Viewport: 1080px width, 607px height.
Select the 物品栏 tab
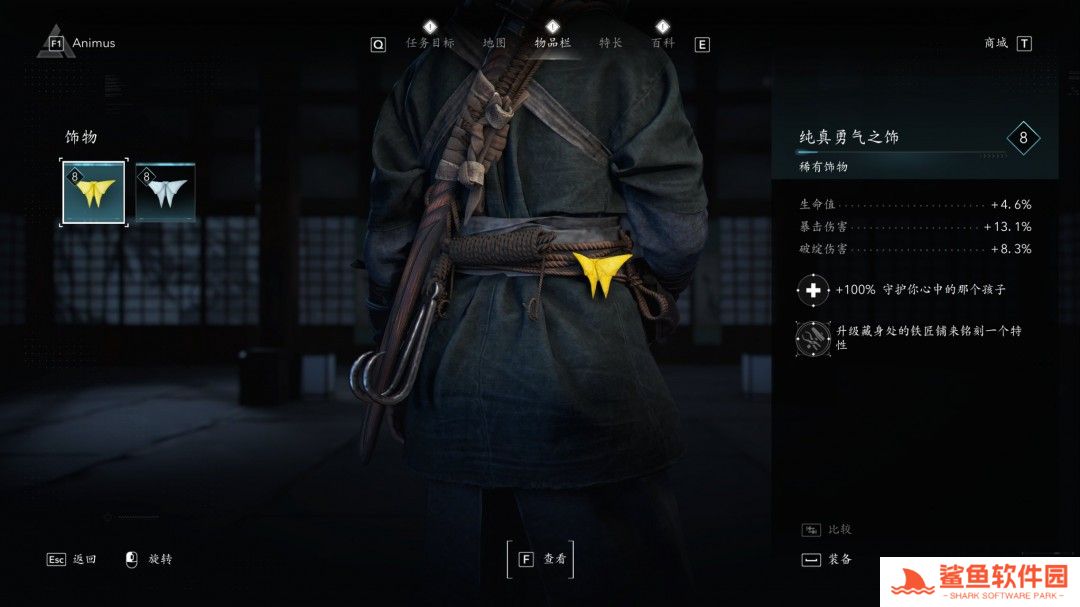tap(552, 43)
